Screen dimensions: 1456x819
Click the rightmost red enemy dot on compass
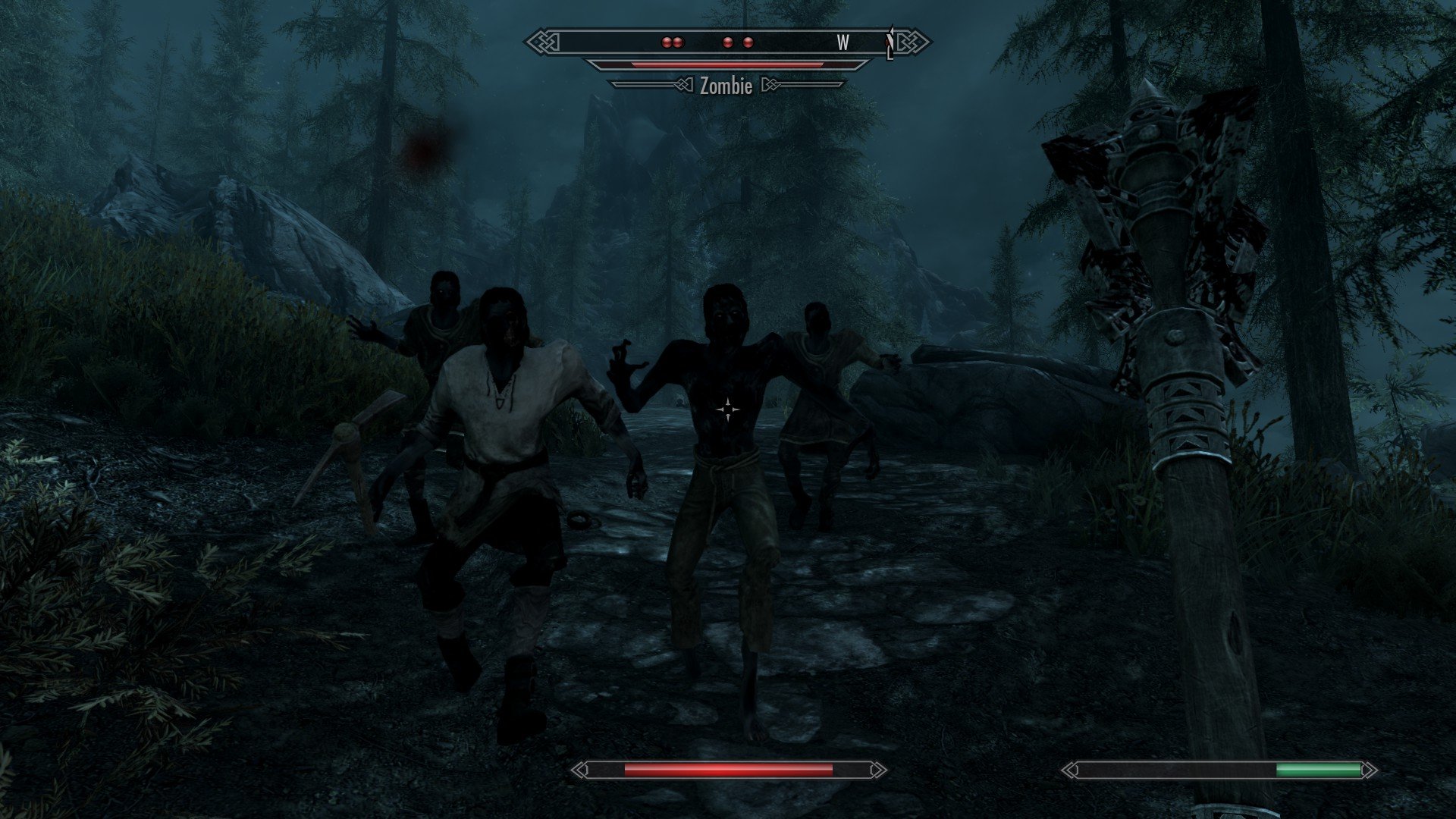pos(749,43)
